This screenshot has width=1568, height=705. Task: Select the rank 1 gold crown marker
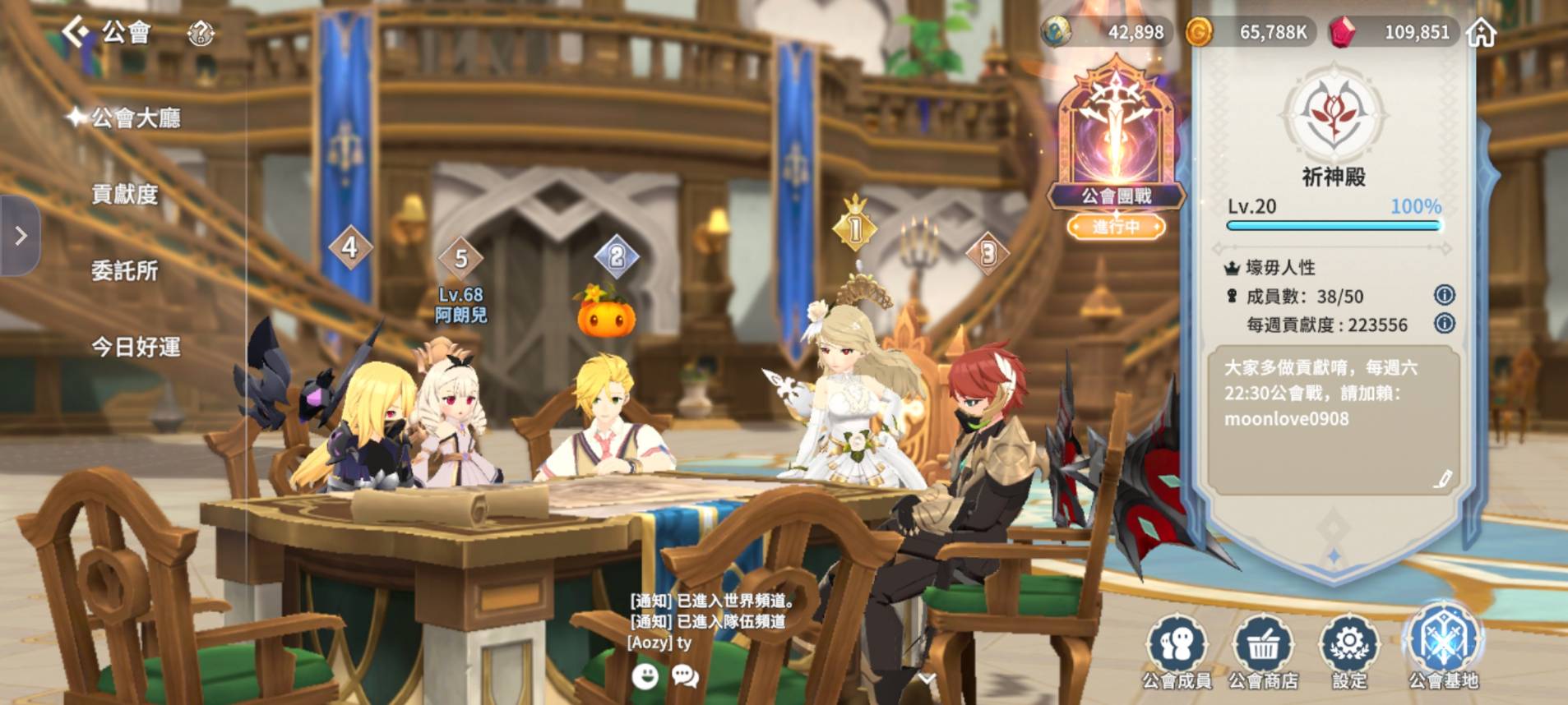pyautogui.click(x=855, y=226)
